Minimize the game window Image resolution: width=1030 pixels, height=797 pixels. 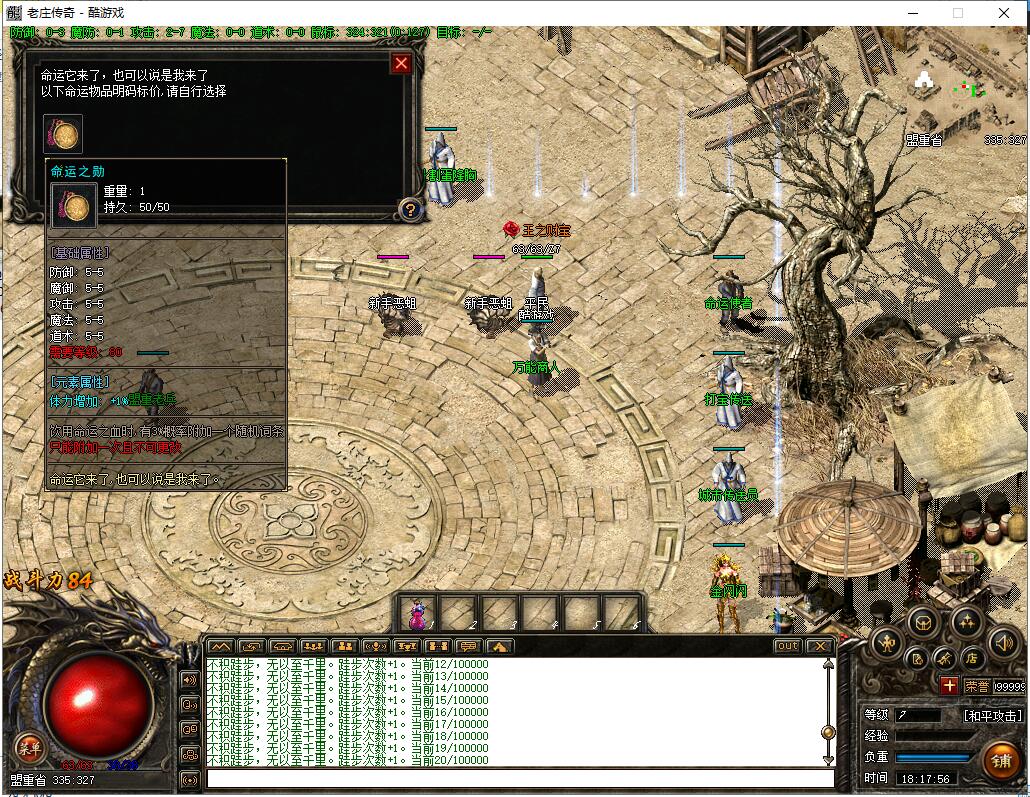[x=912, y=13]
